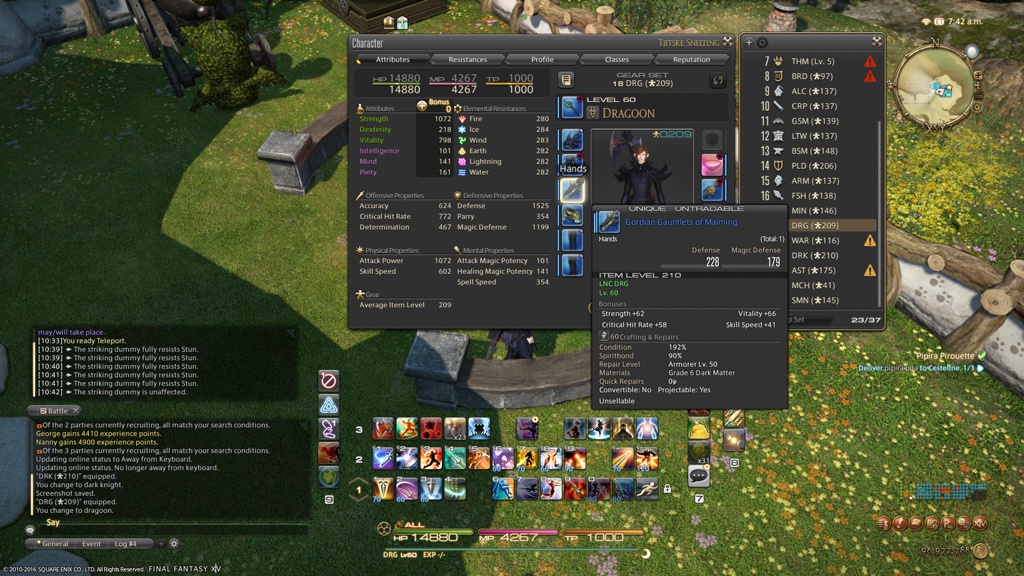Show the Classes tab
This screenshot has width=1024, height=576.
pyautogui.click(x=617, y=59)
